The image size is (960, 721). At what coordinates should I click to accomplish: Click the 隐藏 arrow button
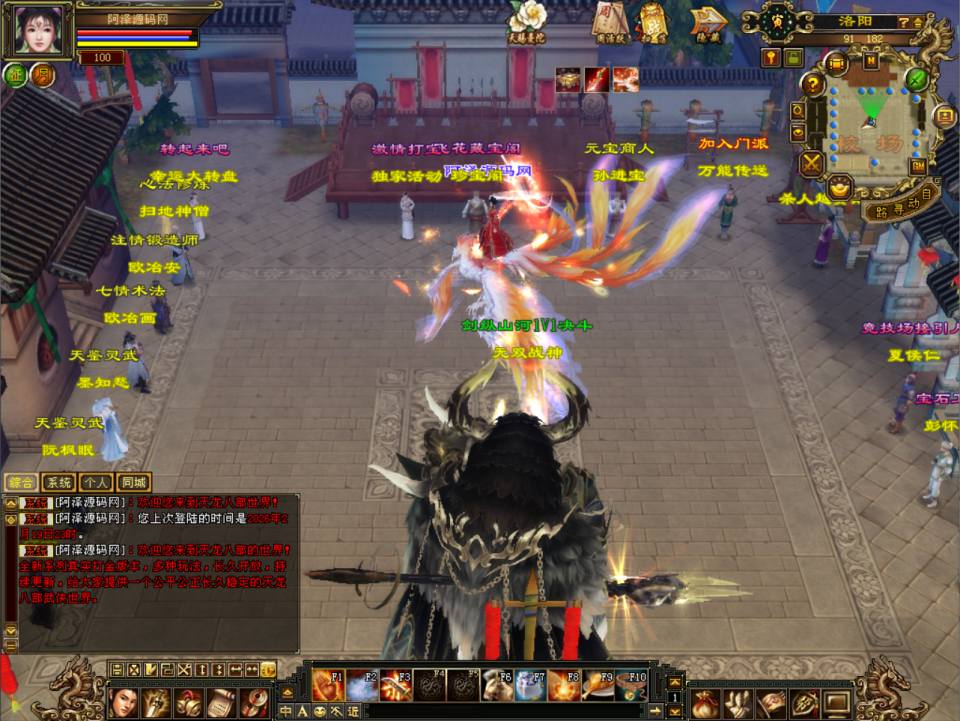[x=708, y=20]
